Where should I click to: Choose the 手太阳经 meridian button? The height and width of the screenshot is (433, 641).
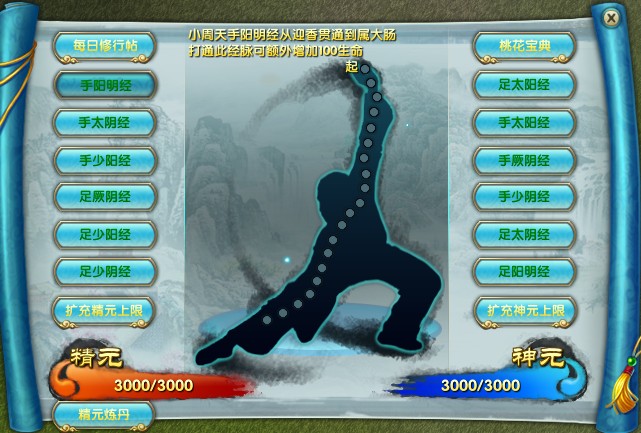[524, 122]
